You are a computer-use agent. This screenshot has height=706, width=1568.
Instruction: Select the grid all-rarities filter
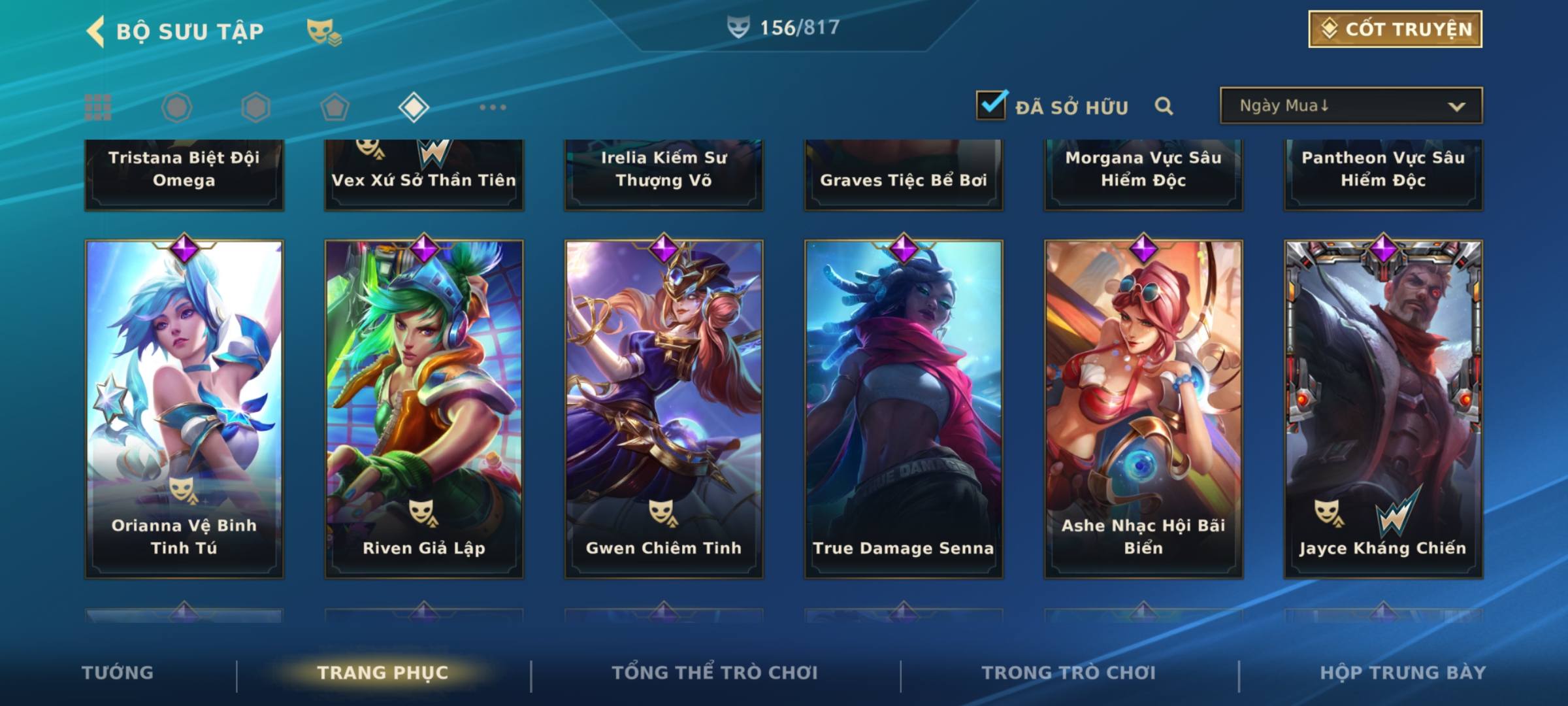(x=98, y=107)
